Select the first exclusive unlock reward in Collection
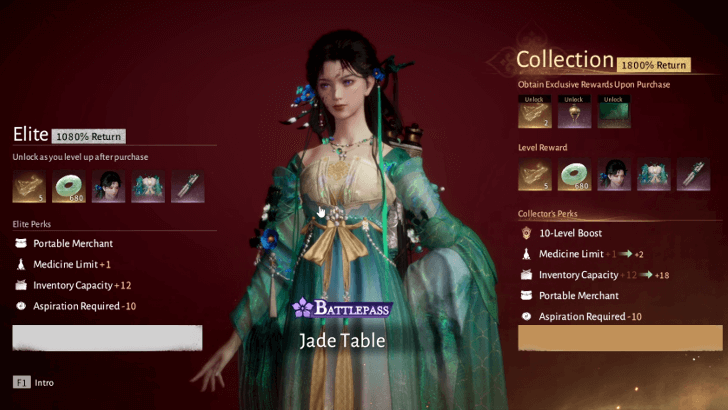Image resolution: width=728 pixels, height=410 pixels. (534, 112)
